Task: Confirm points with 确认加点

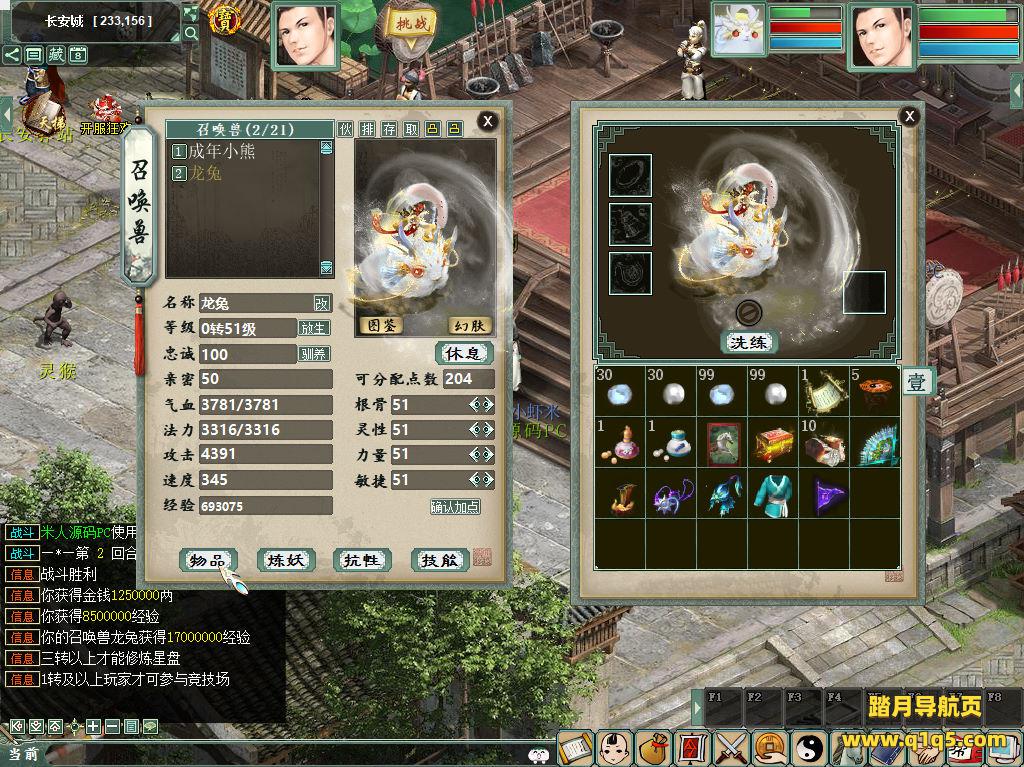Action: [x=455, y=507]
